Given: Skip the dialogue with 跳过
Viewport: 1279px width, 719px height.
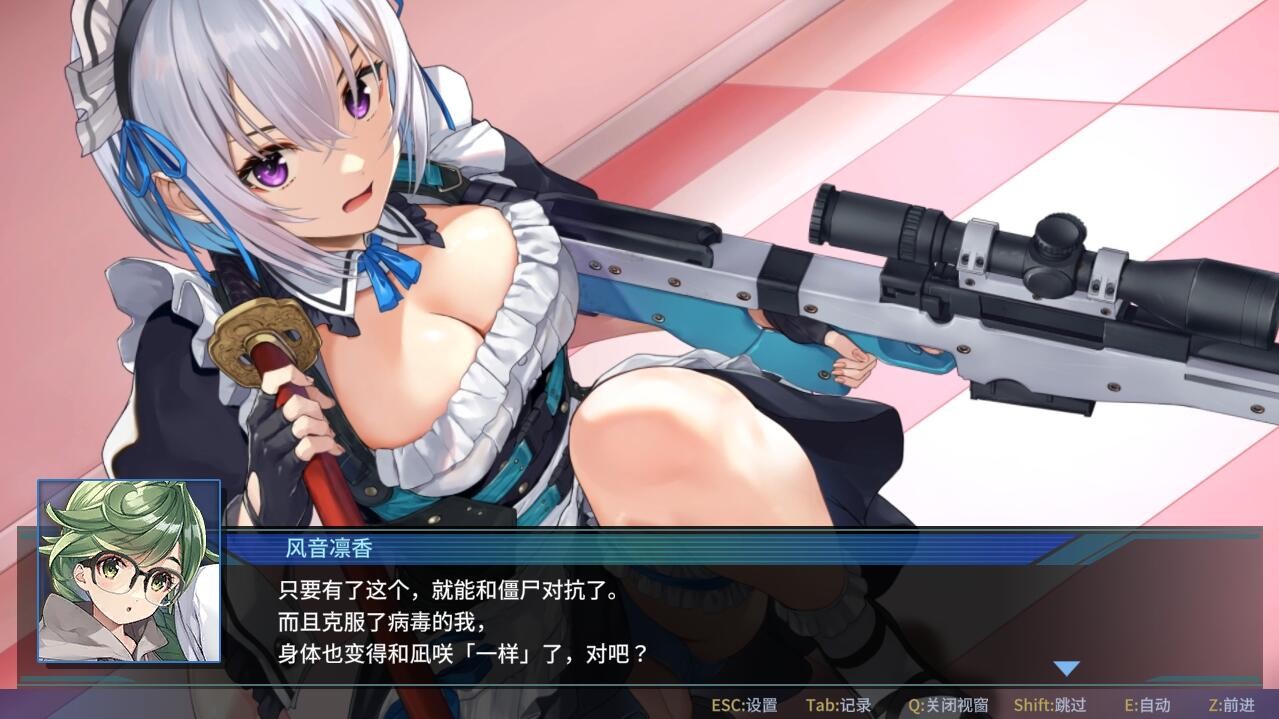Looking at the screenshot, I should tap(1049, 705).
